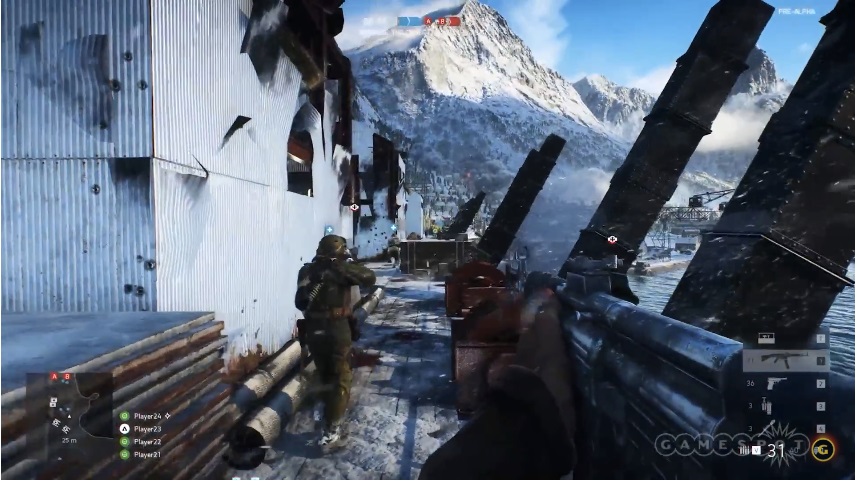Select Player23 in the squad list
The width and height of the screenshot is (857, 481).
pyautogui.click(x=147, y=428)
